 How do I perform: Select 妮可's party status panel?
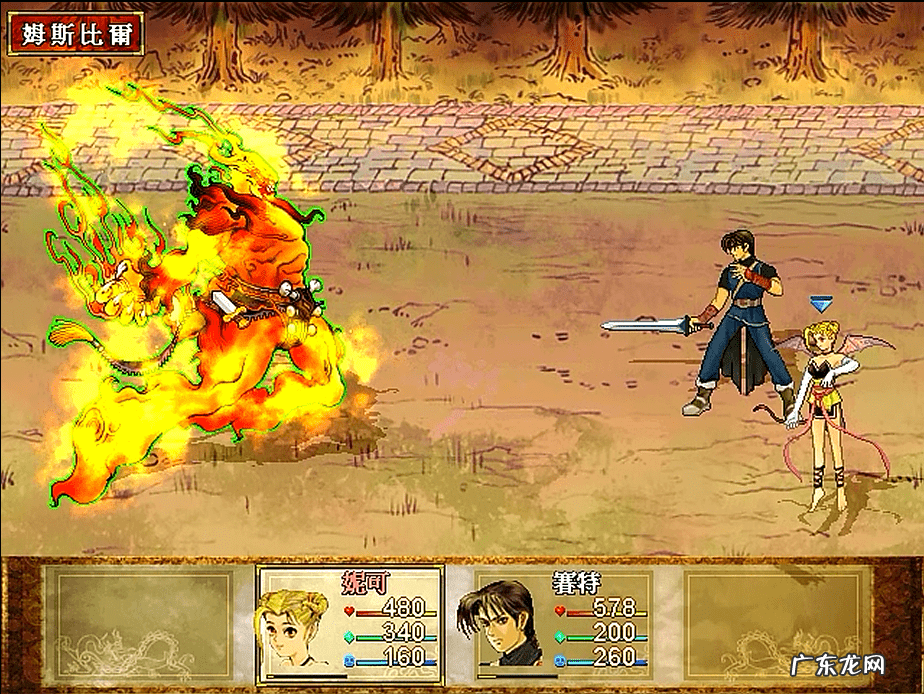click(x=350, y=622)
